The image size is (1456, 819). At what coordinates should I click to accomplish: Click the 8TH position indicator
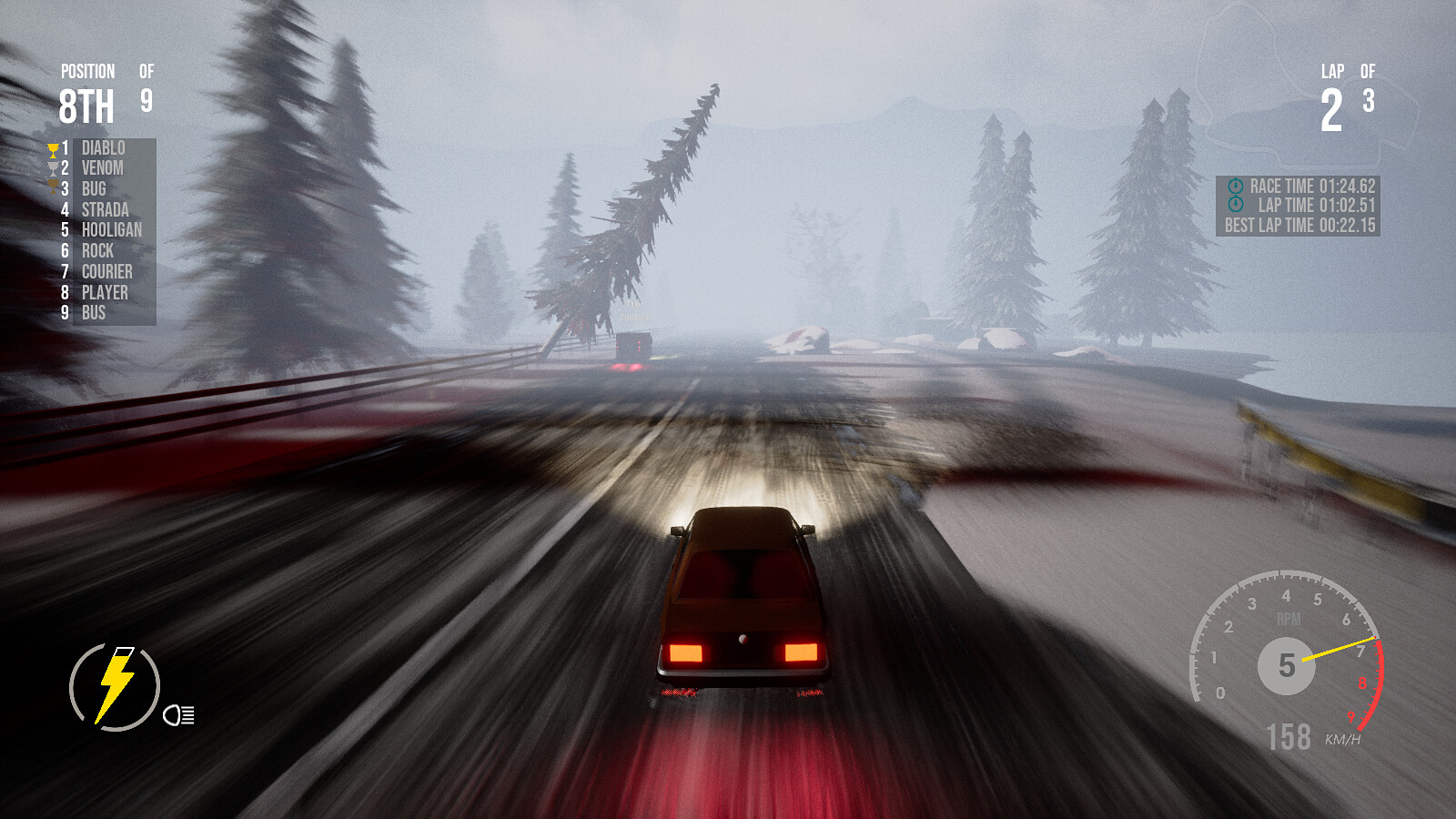coord(86,105)
